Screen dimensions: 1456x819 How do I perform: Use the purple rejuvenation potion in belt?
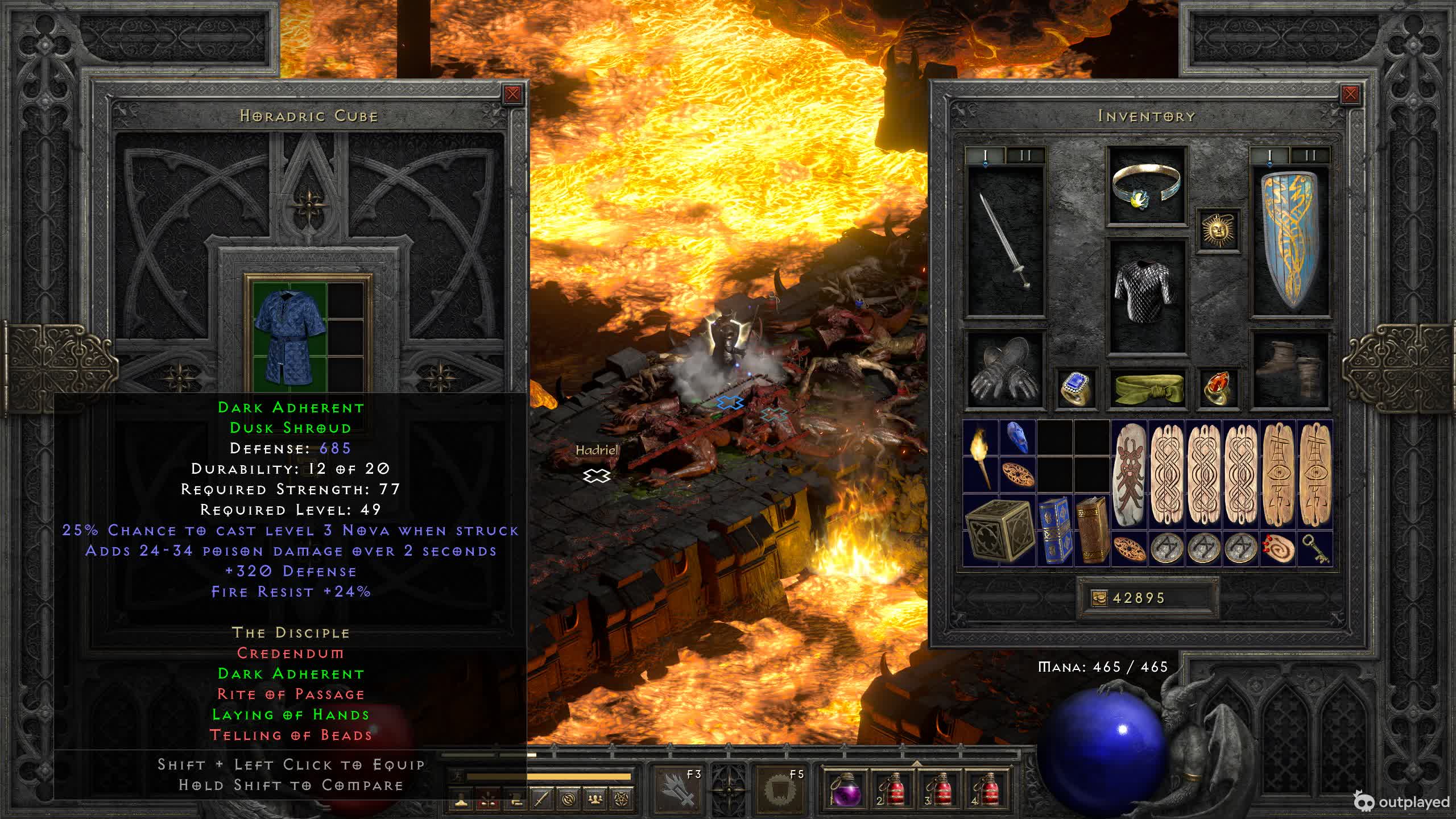[846, 789]
